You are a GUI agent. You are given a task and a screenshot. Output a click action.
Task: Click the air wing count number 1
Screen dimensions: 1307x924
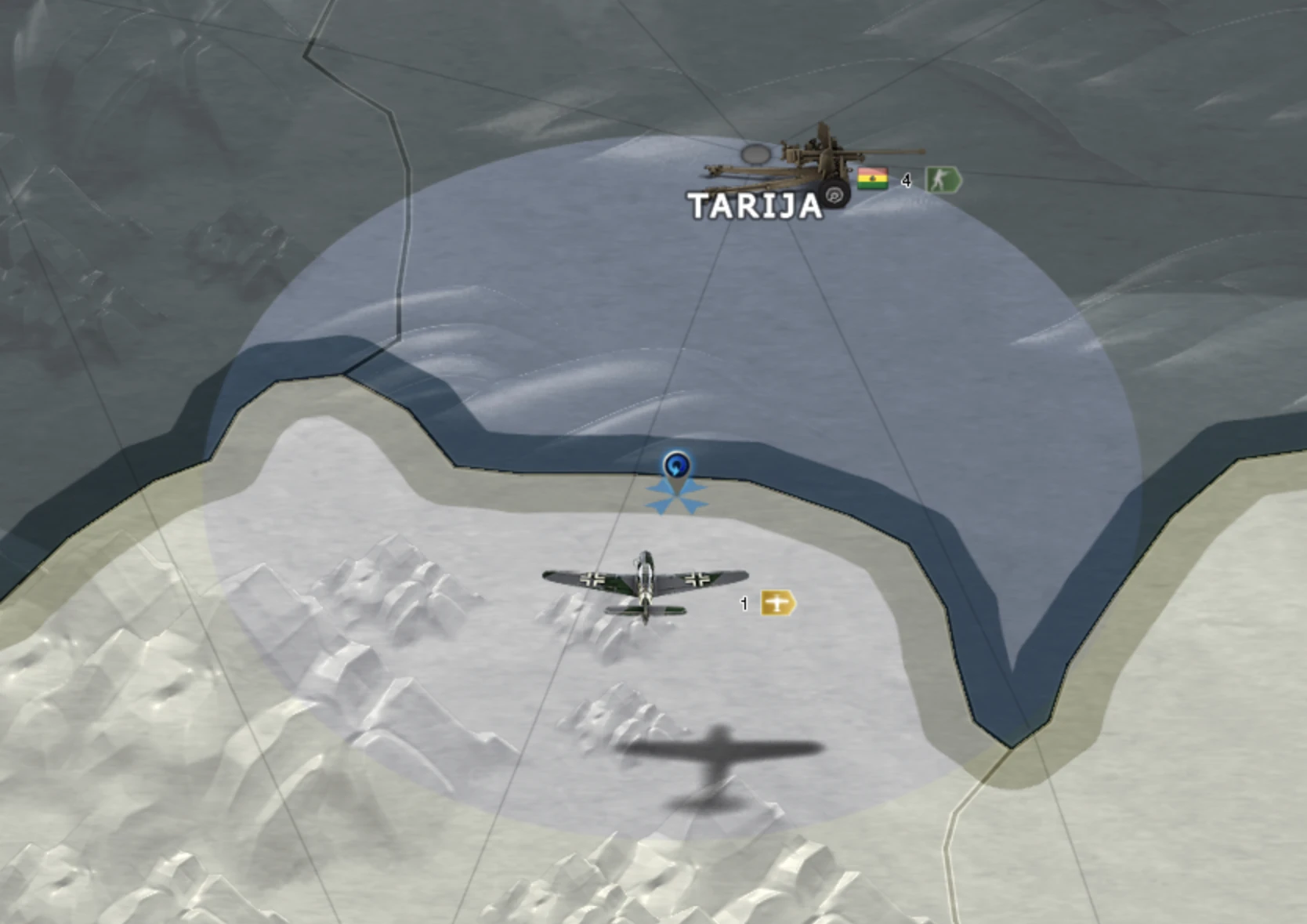point(743,604)
